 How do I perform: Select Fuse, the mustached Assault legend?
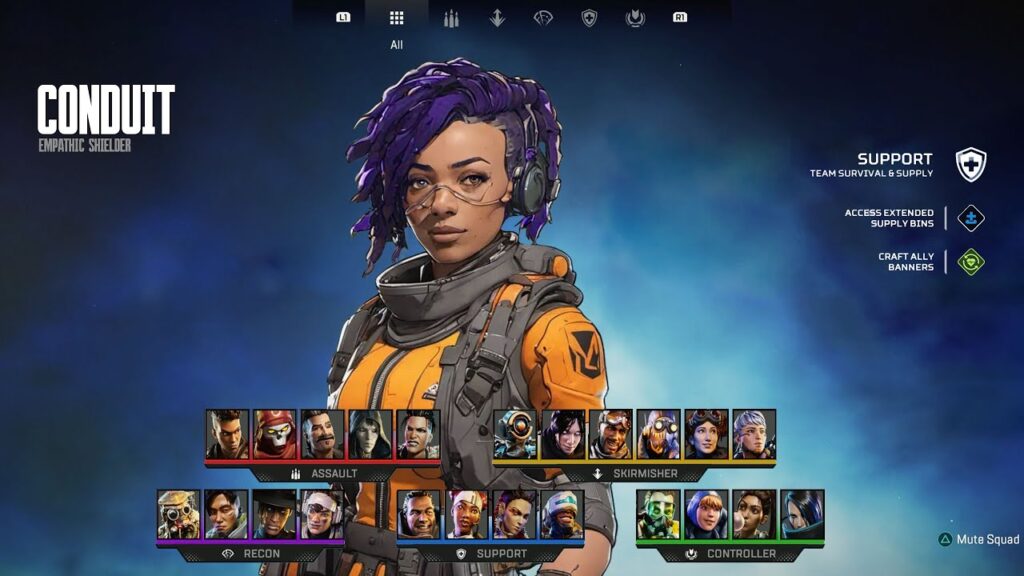pyautogui.click(x=323, y=434)
